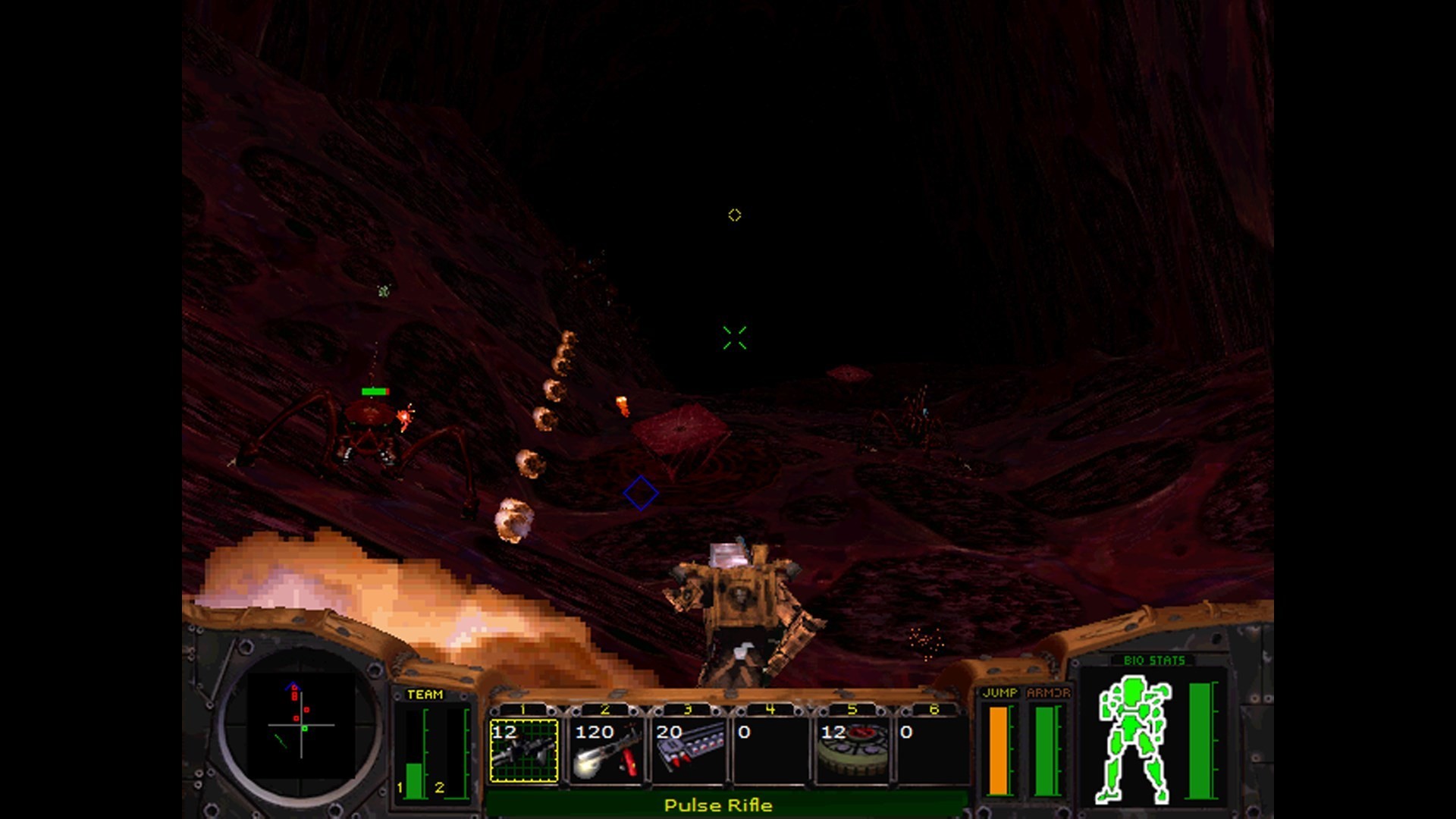Click the blue diamond target marker on terrain
The image size is (1456, 819).
point(639,493)
